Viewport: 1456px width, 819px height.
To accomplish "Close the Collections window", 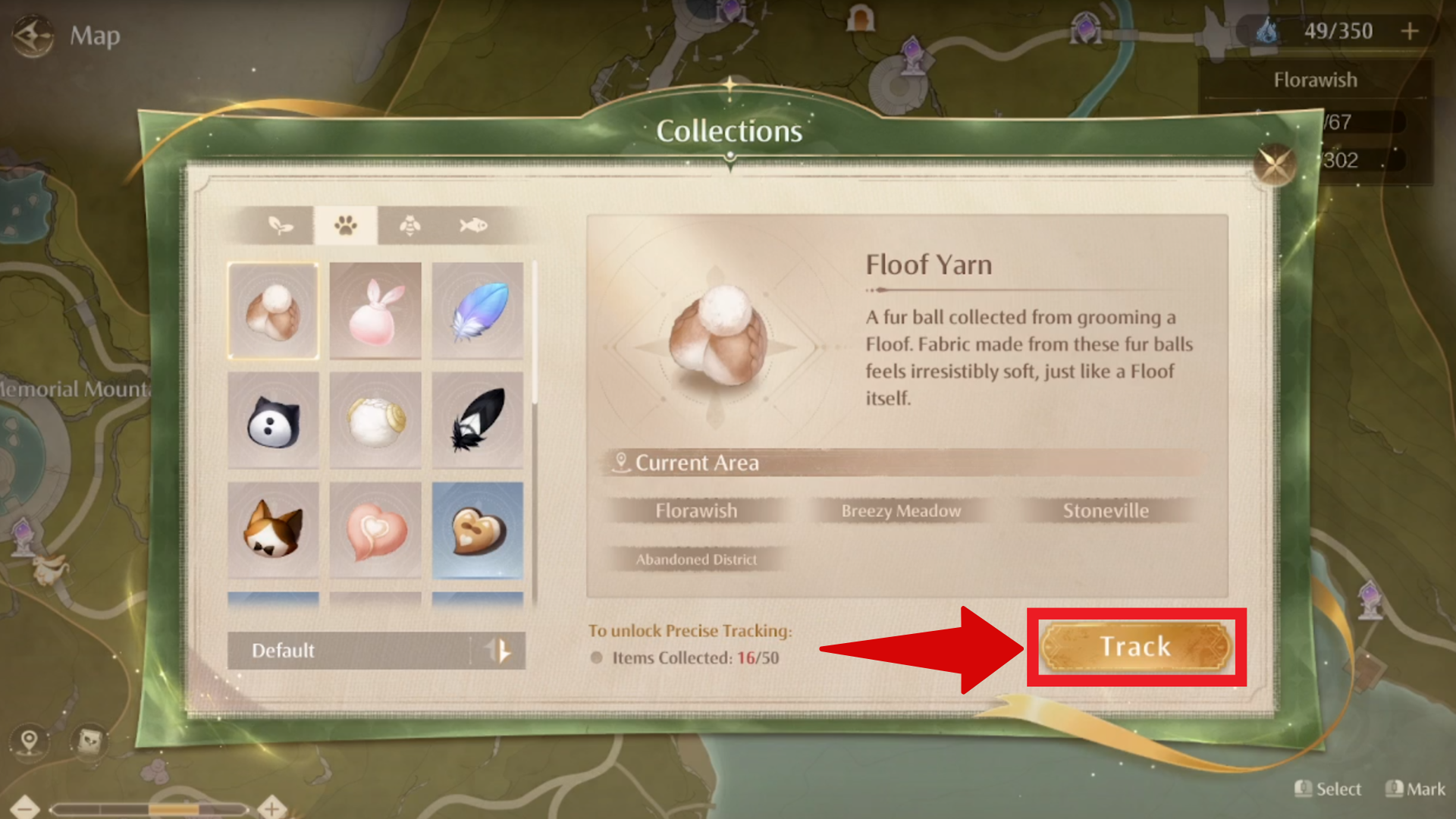I will point(1273,163).
